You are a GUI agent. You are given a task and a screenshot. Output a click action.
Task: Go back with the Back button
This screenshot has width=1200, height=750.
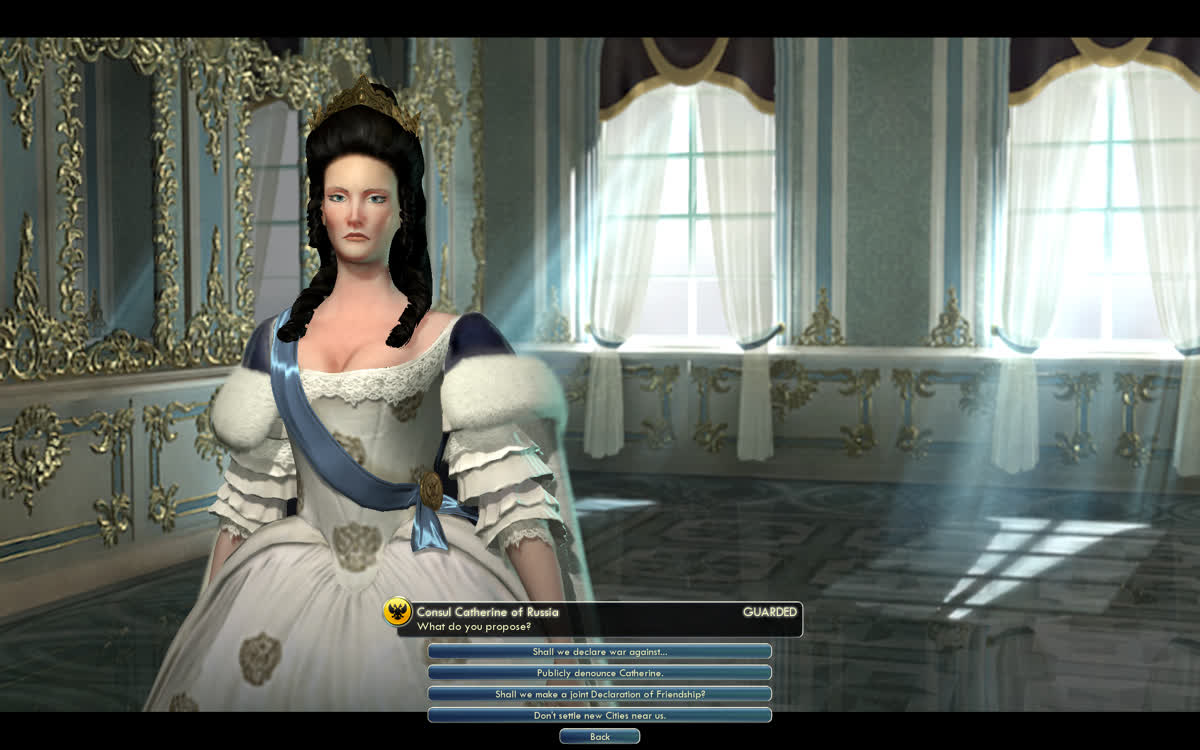[599, 737]
